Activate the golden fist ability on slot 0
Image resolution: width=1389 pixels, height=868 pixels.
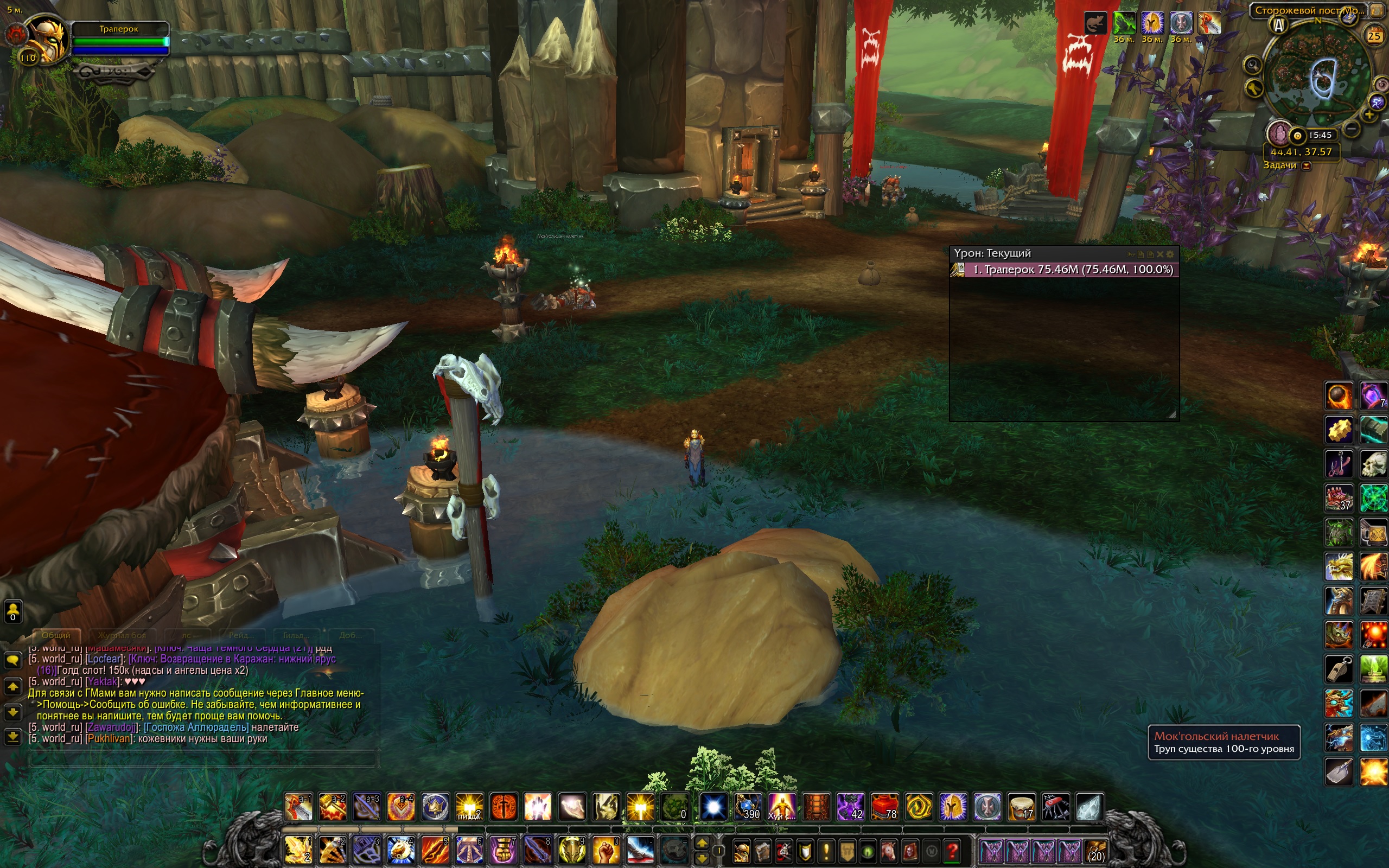(606, 850)
